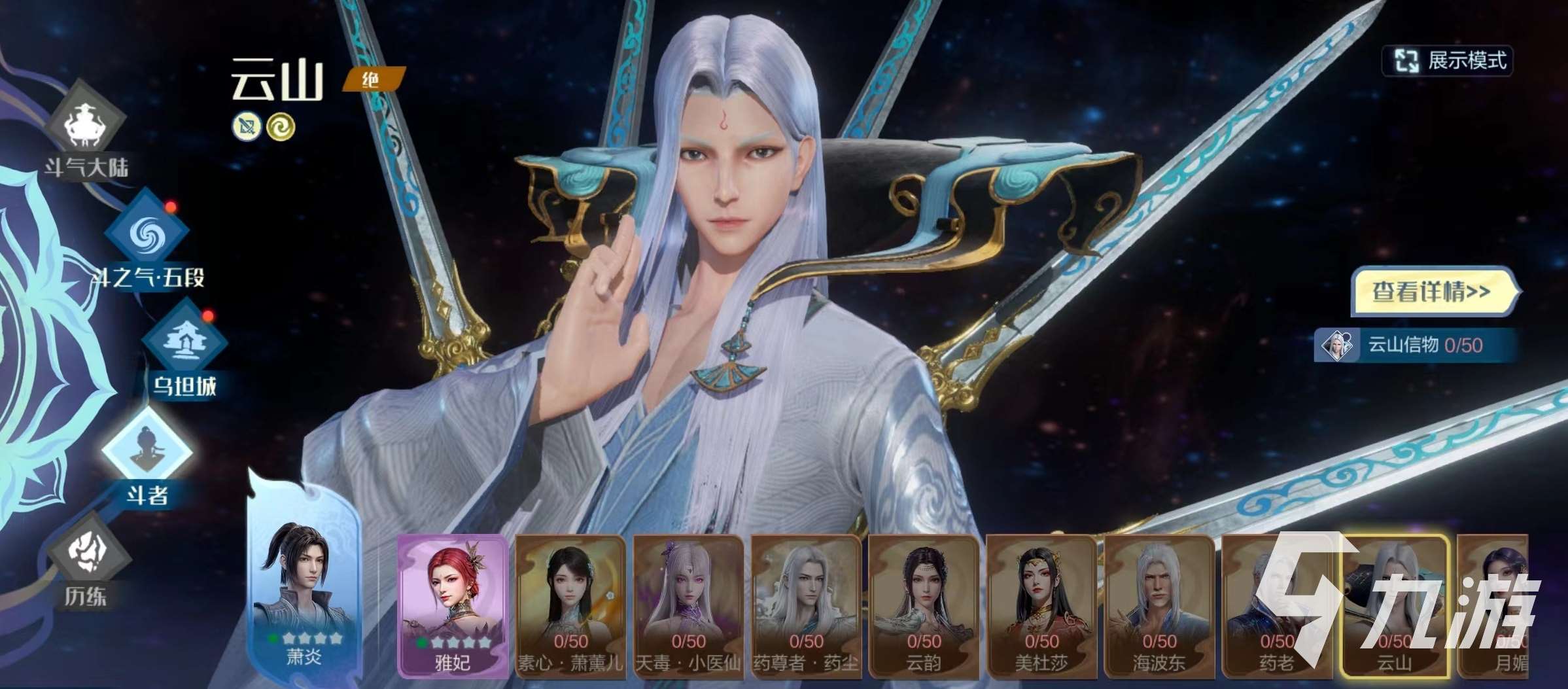Select the 药老 character card
Viewport: 1568px width, 689px height.
pyautogui.click(x=1276, y=605)
